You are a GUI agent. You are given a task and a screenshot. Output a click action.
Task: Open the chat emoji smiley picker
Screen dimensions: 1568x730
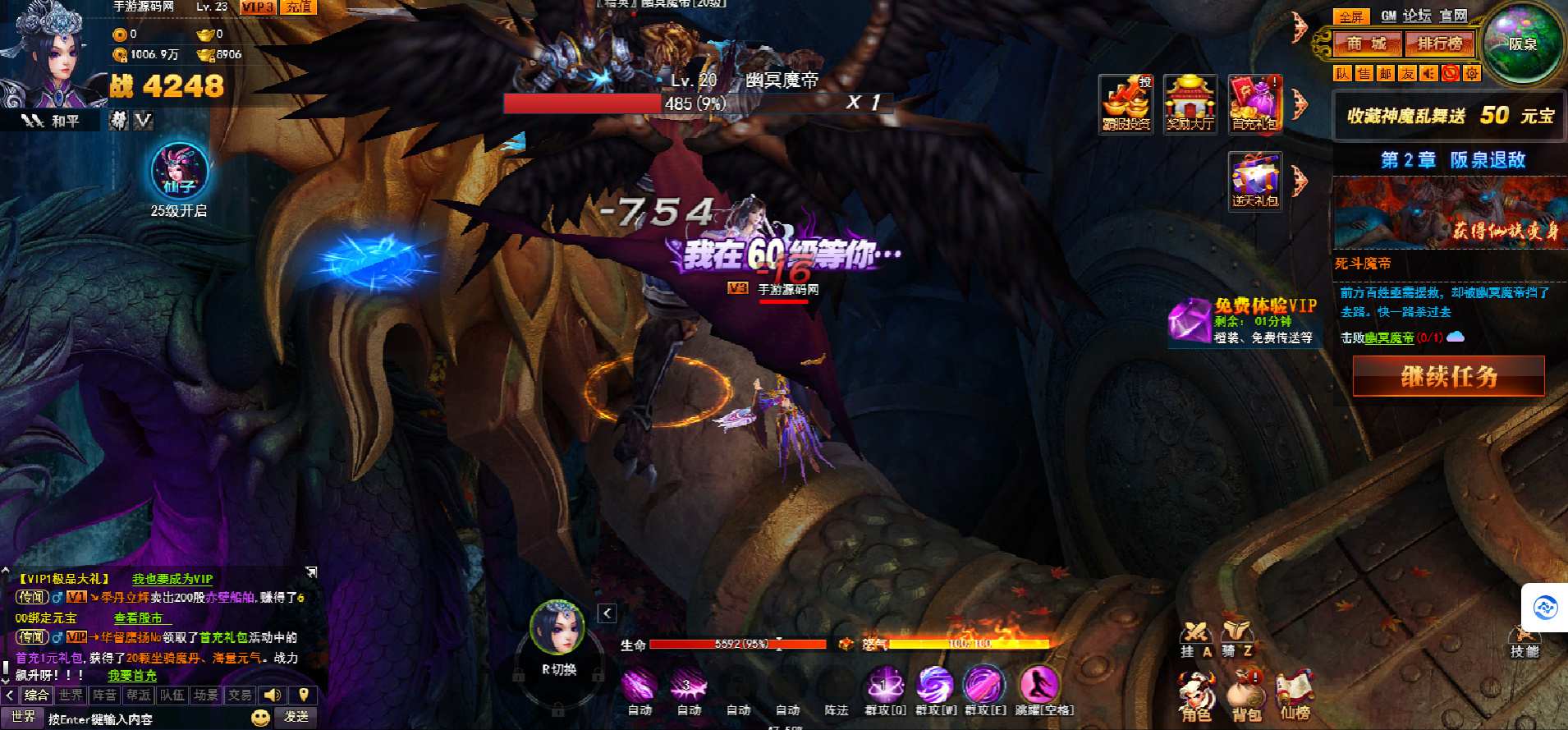(x=260, y=718)
